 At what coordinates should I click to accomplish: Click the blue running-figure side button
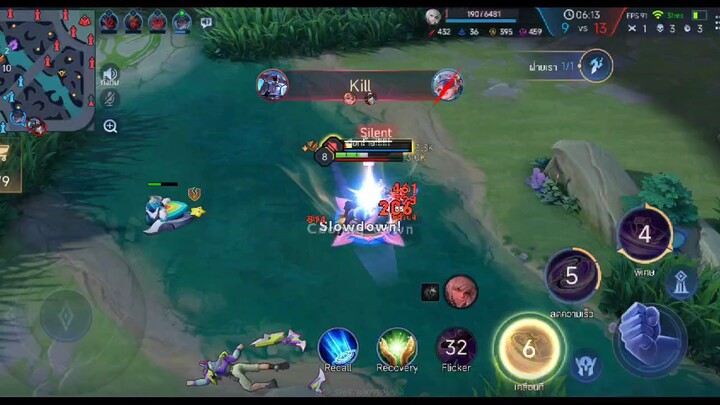click(x=596, y=66)
